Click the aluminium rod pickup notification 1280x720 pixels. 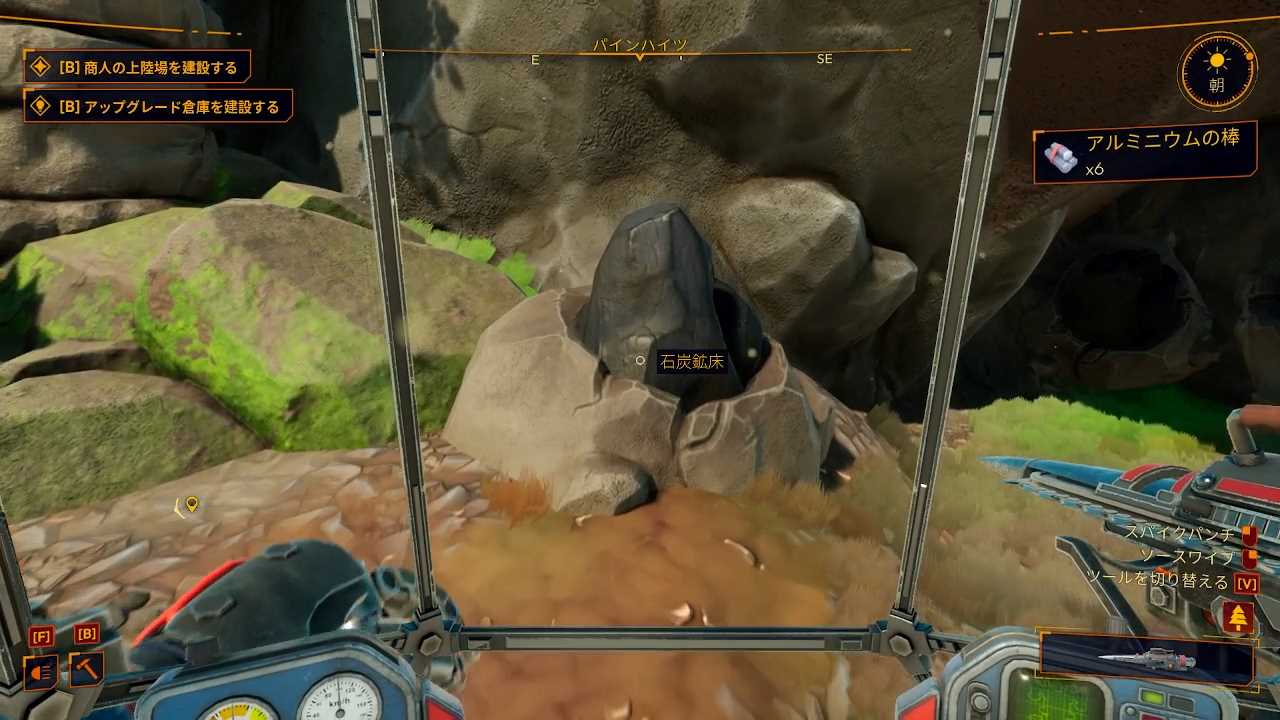tap(1144, 152)
